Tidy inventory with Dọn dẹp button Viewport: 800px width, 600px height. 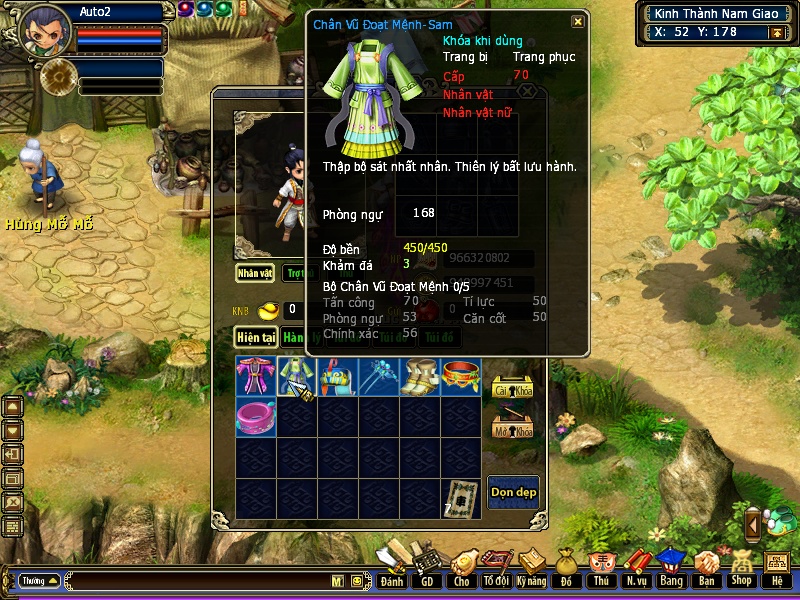coord(513,492)
